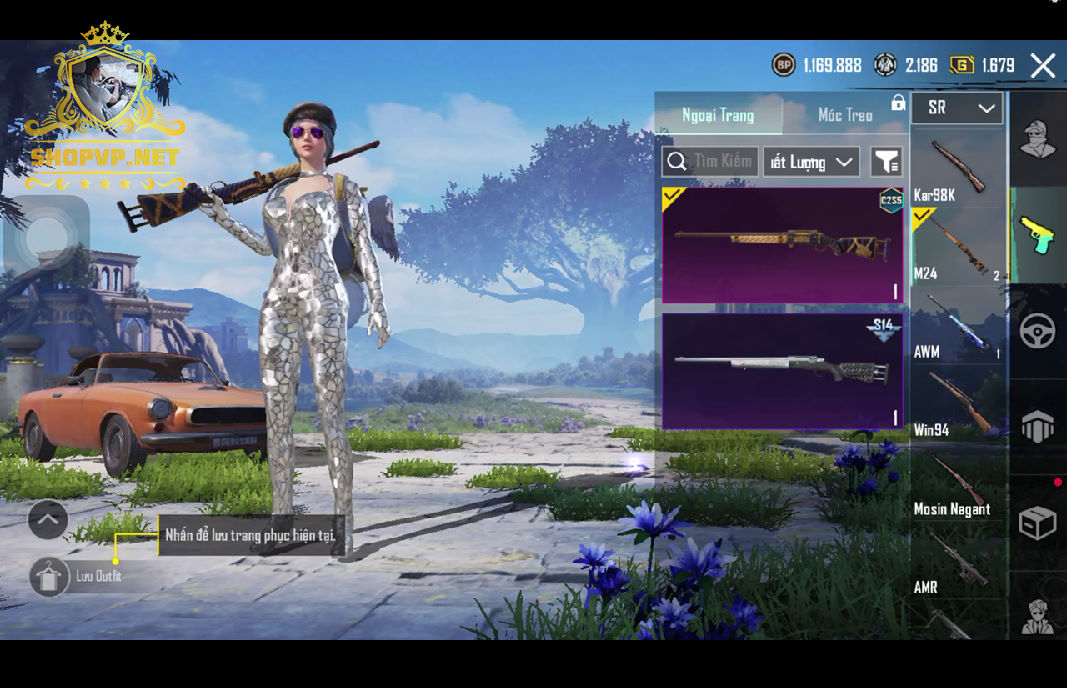Screen dimensions: 1067x688
Task: Pick the M24 entry in the weapon list
Action: point(957,247)
